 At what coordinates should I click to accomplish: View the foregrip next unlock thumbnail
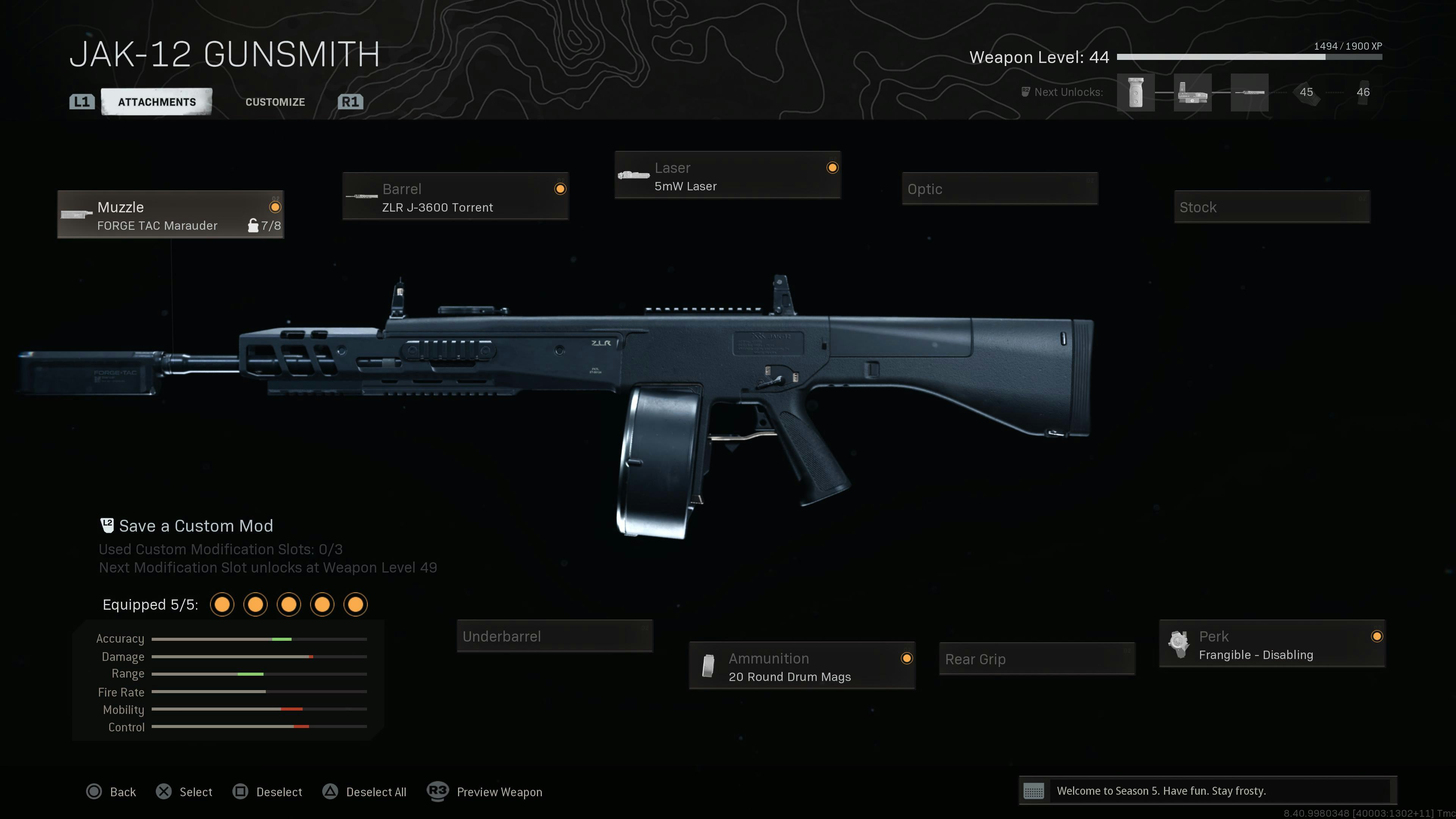click(1136, 93)
